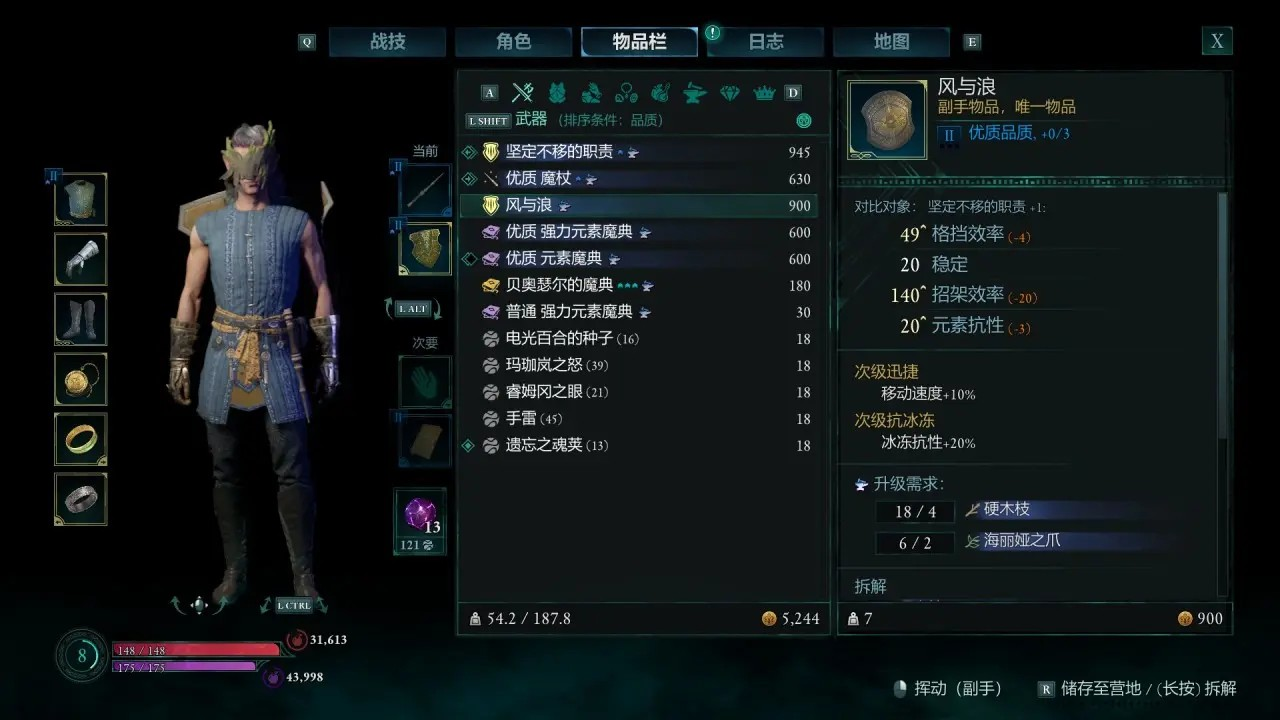Click the boots equipment slot
The image size is (1280, 720).
pyautogui.click(x=81, y=319)
